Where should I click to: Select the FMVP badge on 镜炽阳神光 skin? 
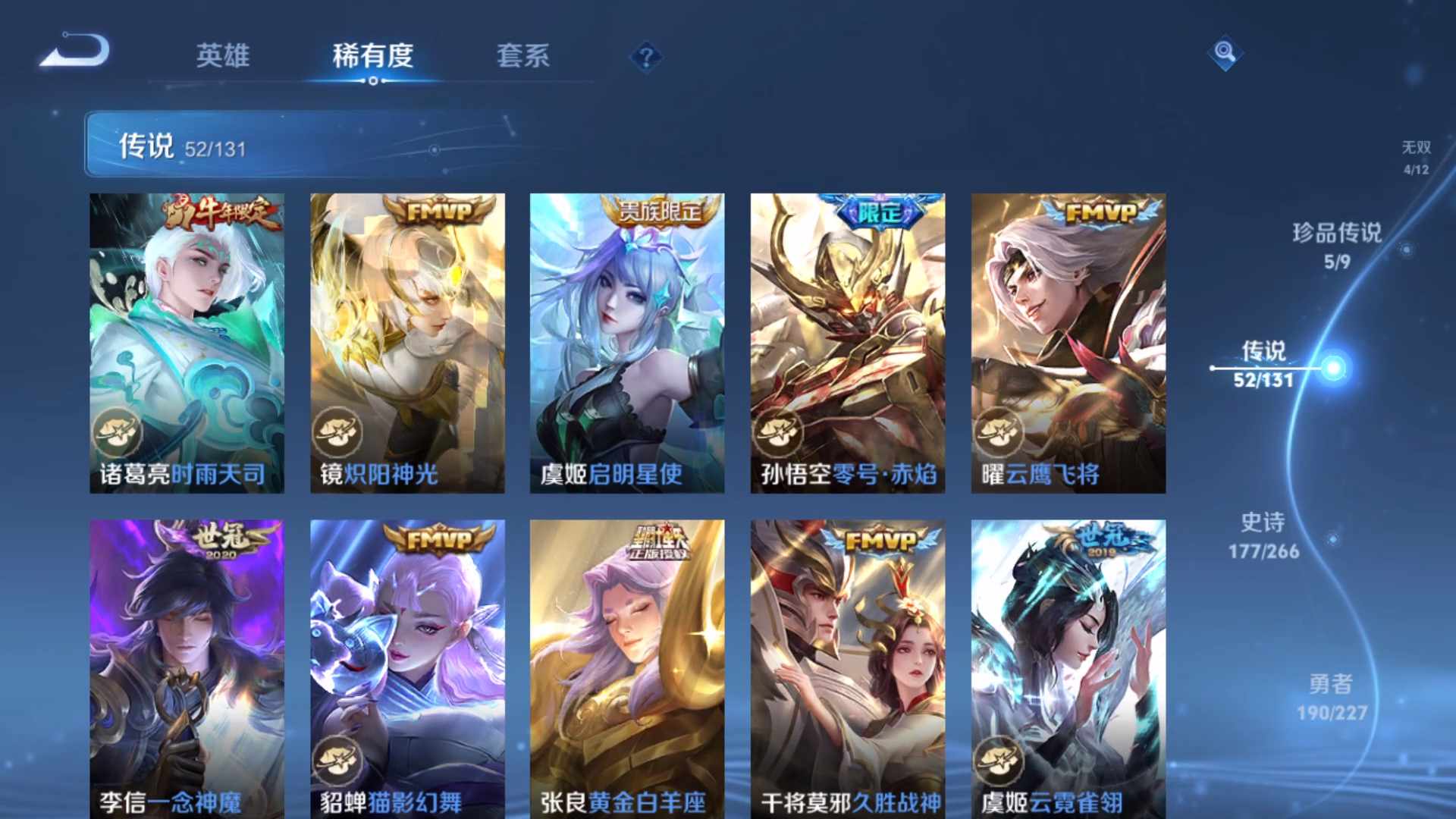(x=438, y=211)
